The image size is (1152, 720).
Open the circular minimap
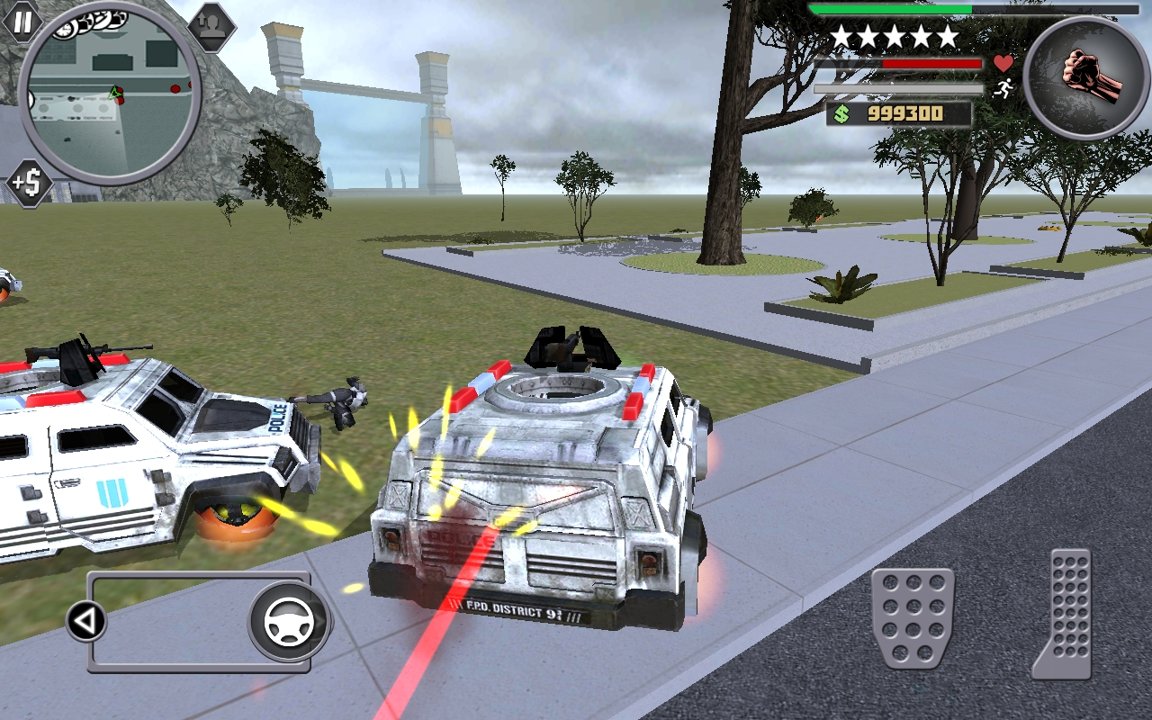pyautogui.click(x=110, y=93)
